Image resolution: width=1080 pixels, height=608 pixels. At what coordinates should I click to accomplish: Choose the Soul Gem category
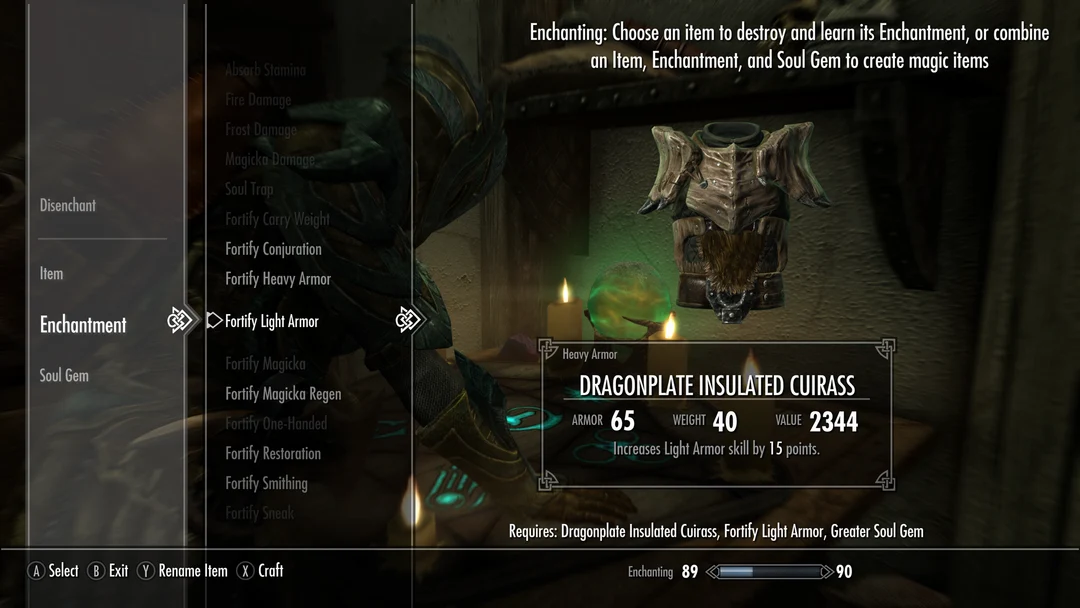point(64,375)
